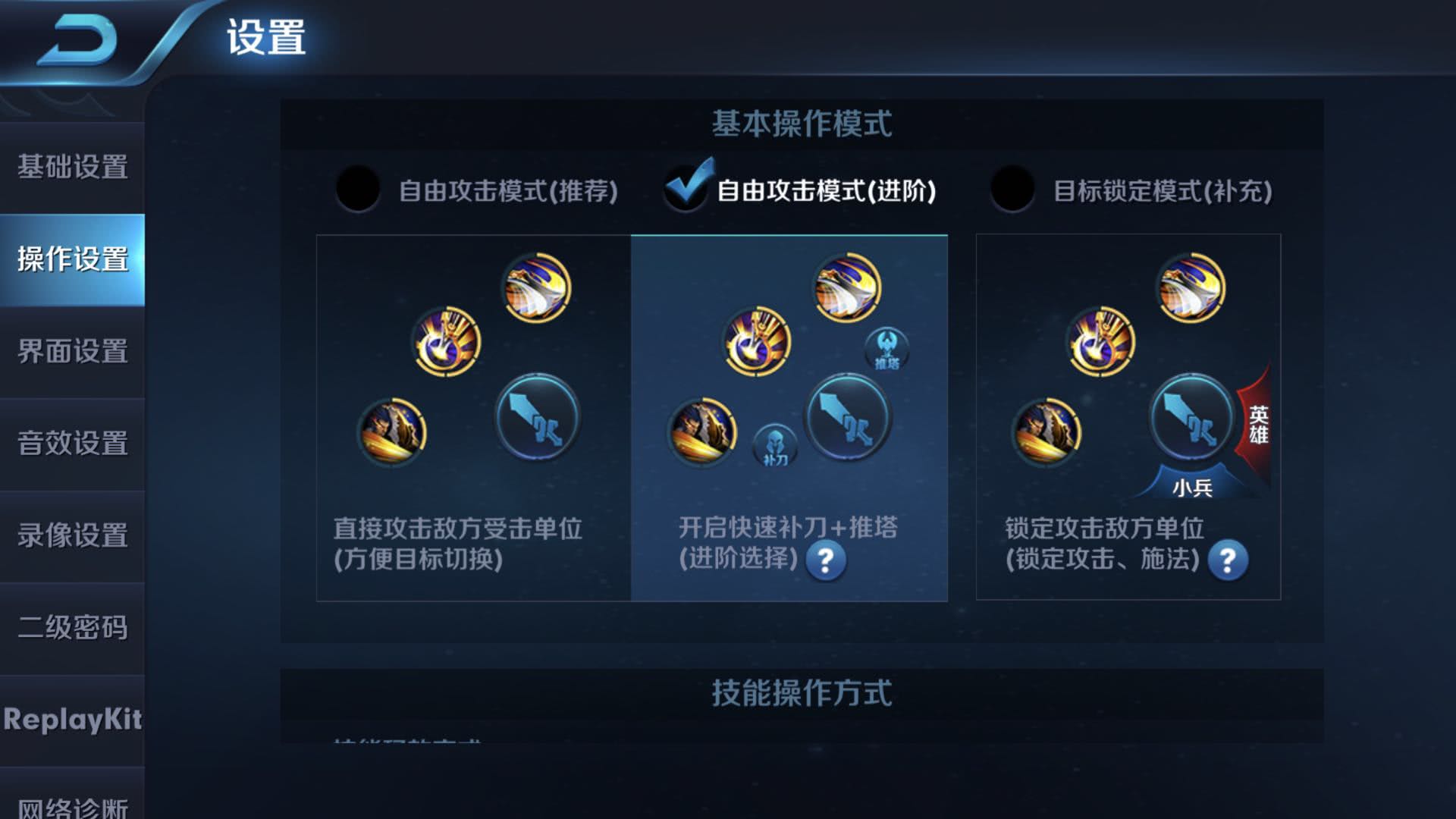Viewport: 1456px width, 819px height.
Task: Open help for 开启快速补刀+推塔
Action: [x=826, y=561]
